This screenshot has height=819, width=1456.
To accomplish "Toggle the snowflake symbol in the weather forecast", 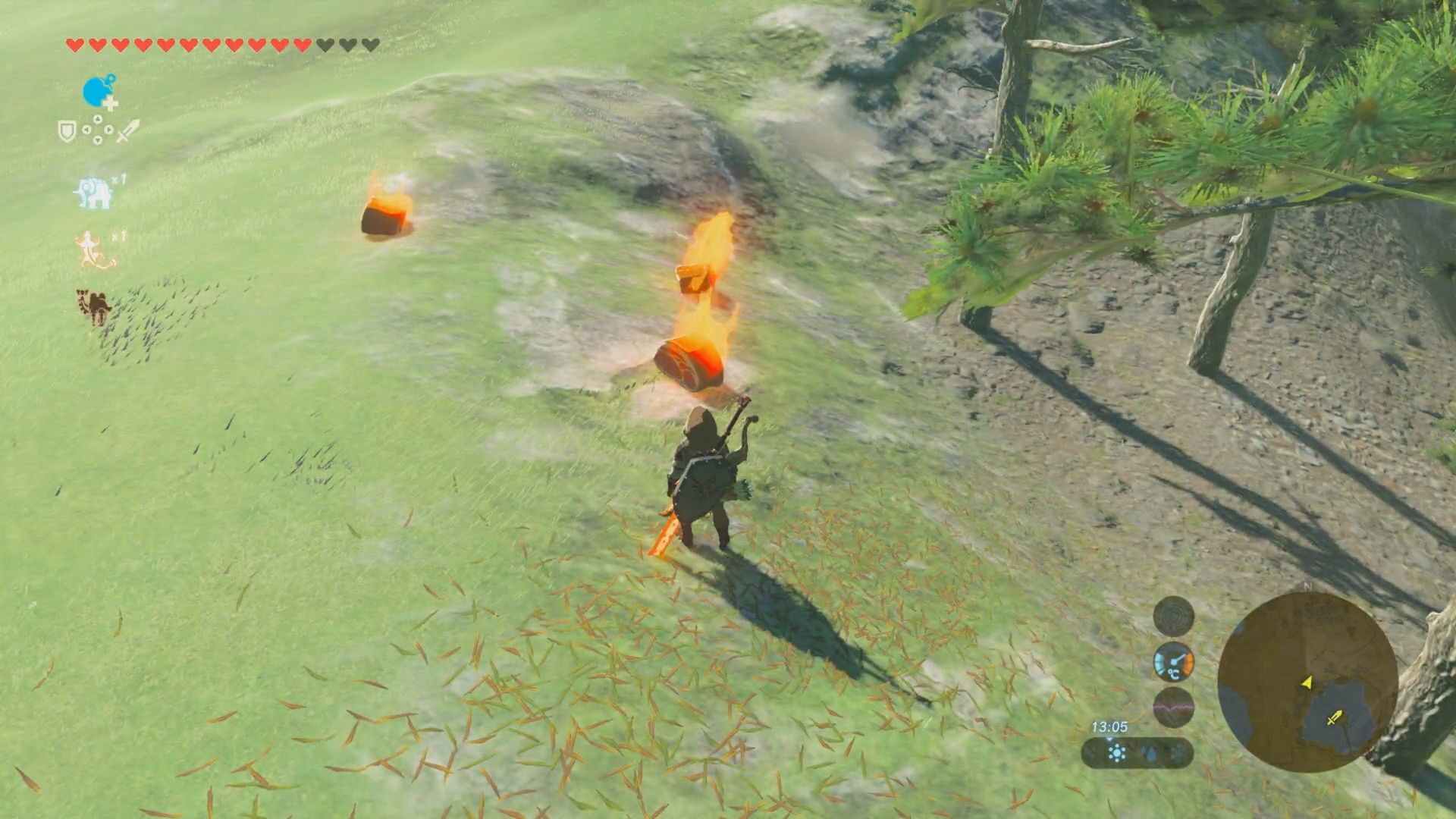I will [x=1176, y=754].
